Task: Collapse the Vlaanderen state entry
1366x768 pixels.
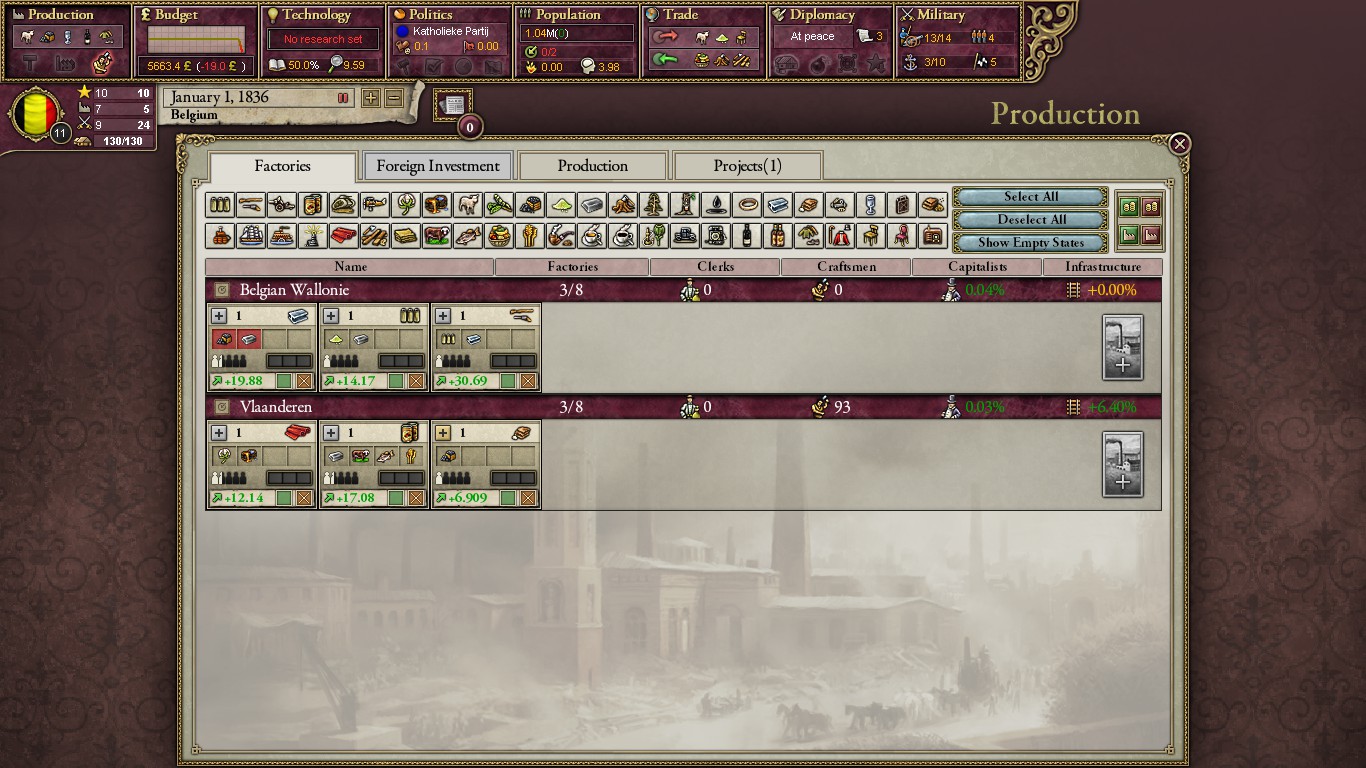Action: (x=224, y=407)
